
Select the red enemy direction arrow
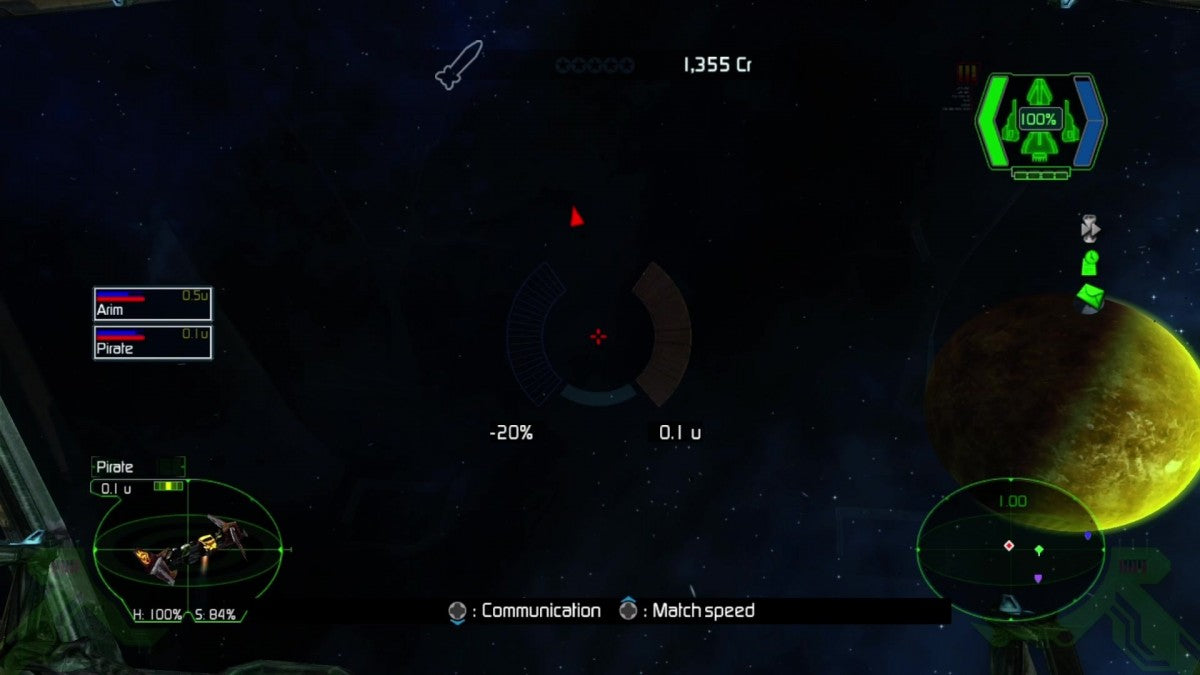pos(576,216)
